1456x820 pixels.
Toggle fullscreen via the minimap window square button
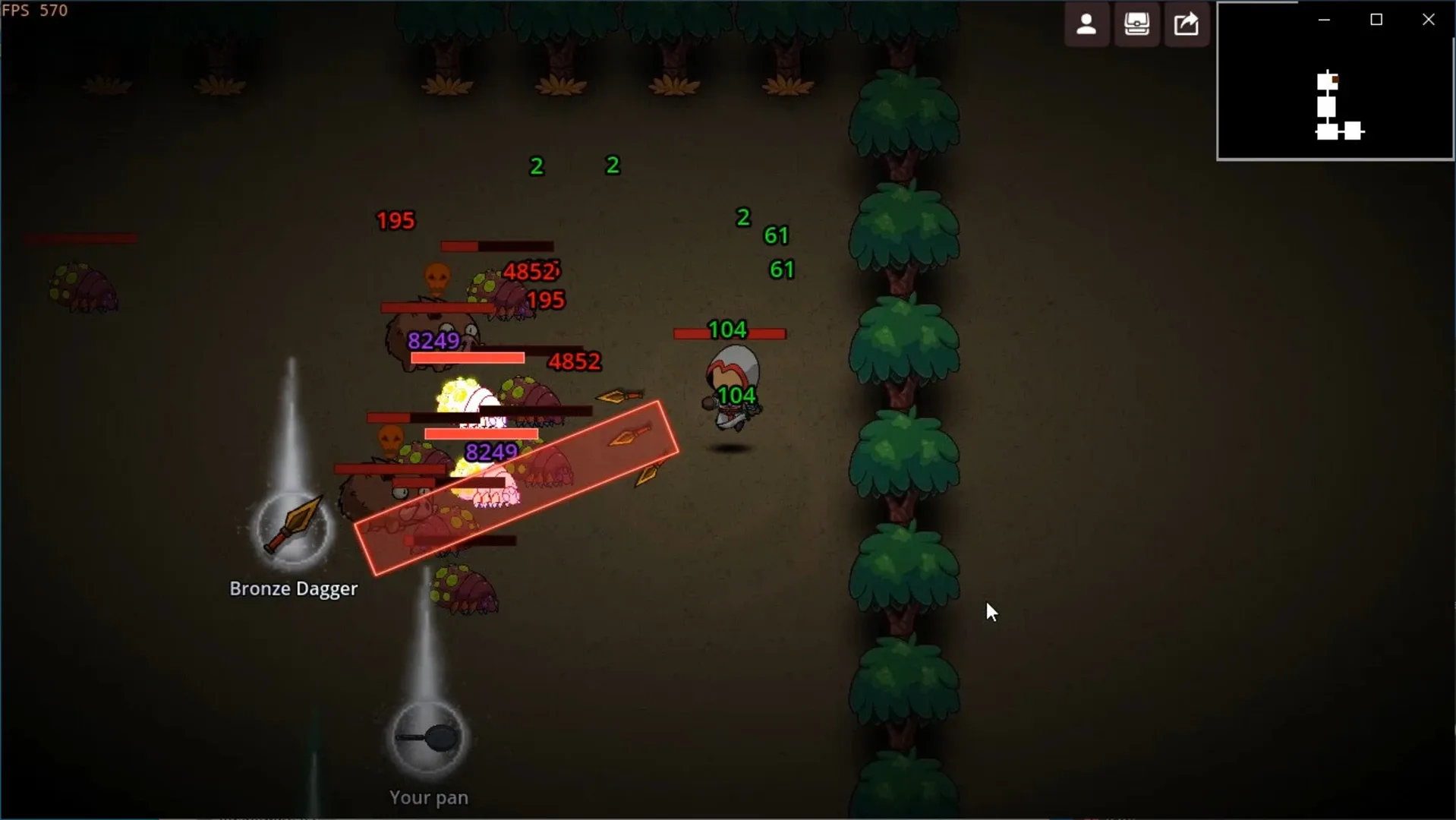[x=1377, y=19]
